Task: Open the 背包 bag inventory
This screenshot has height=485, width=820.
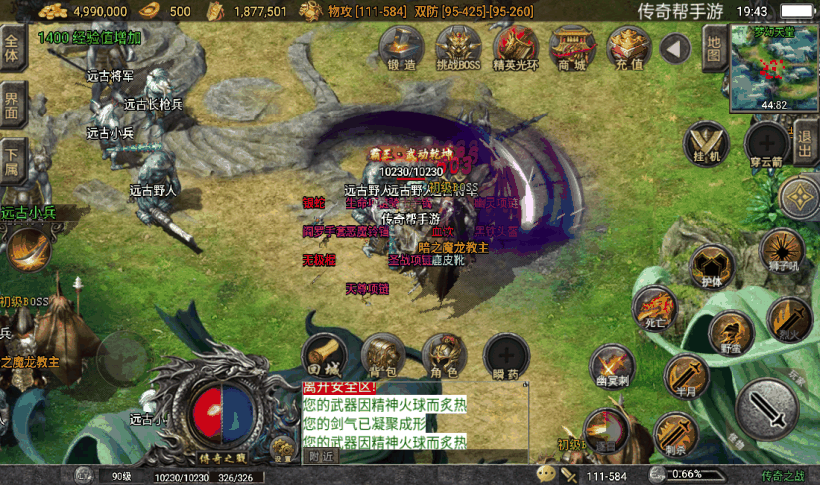Action: 384,355
